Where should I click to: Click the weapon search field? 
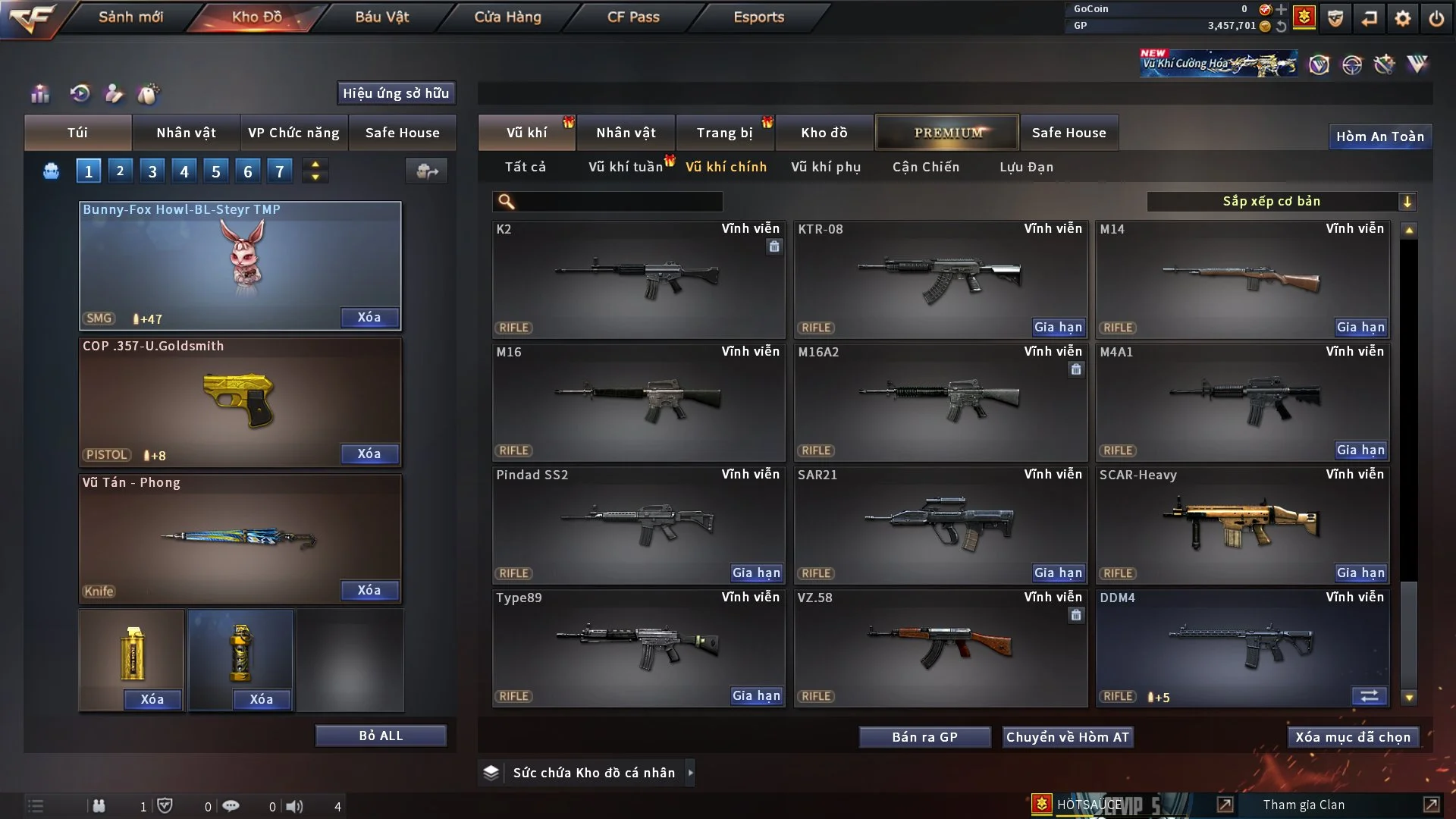[618, 202]
